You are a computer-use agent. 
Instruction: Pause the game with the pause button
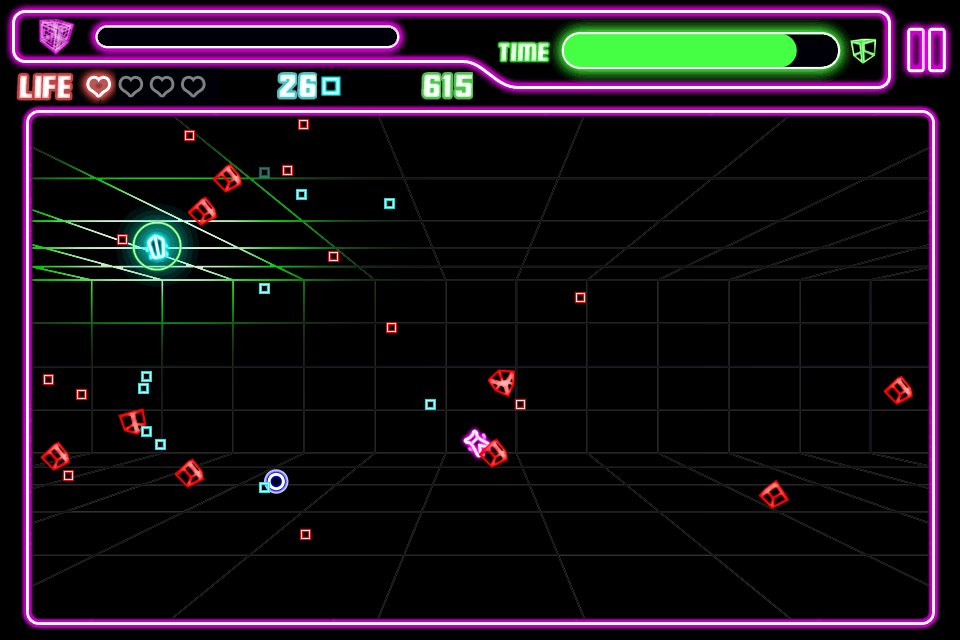[x=926, y=50]
